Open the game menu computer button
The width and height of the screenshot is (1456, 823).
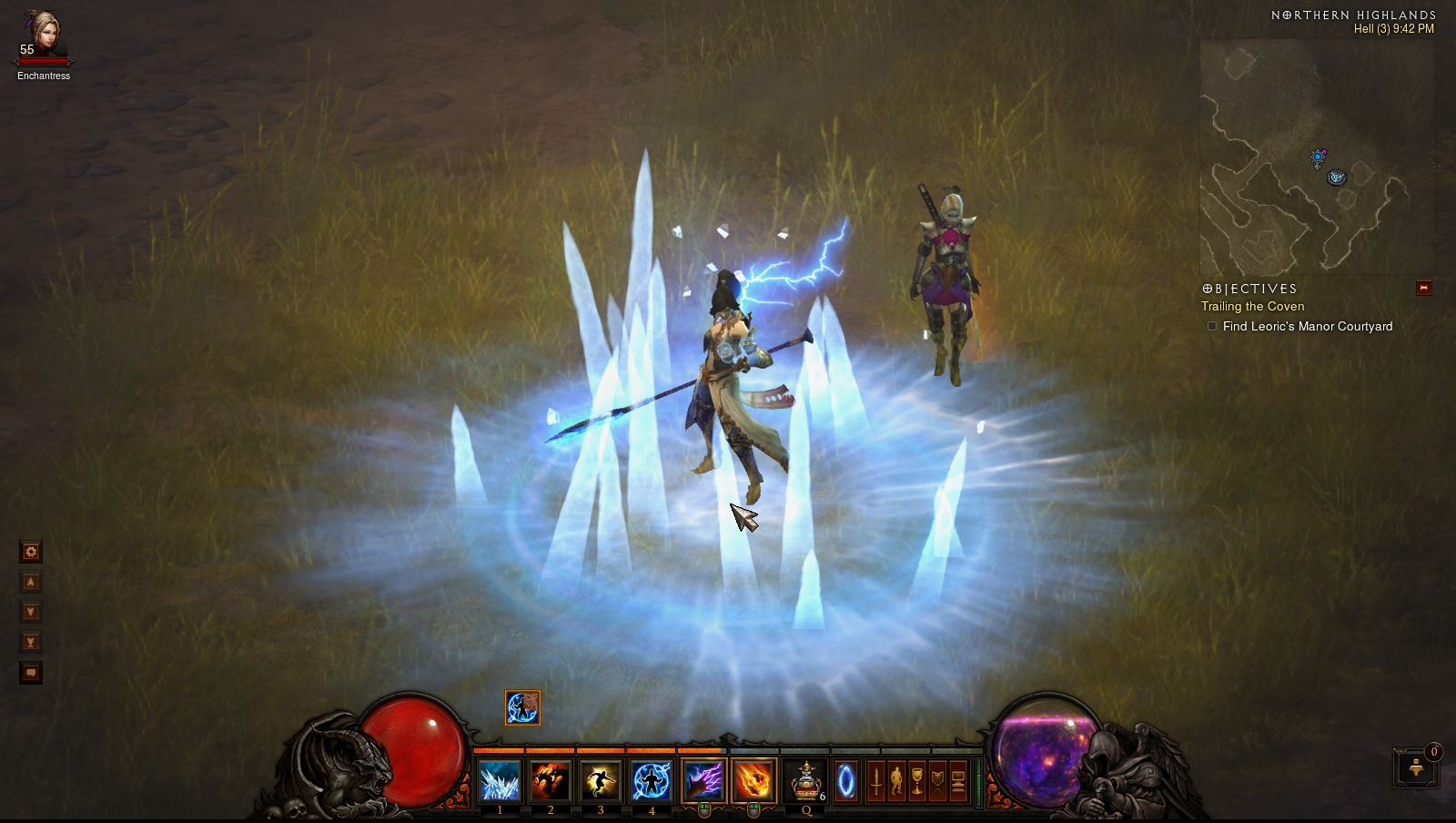[958, 781]
